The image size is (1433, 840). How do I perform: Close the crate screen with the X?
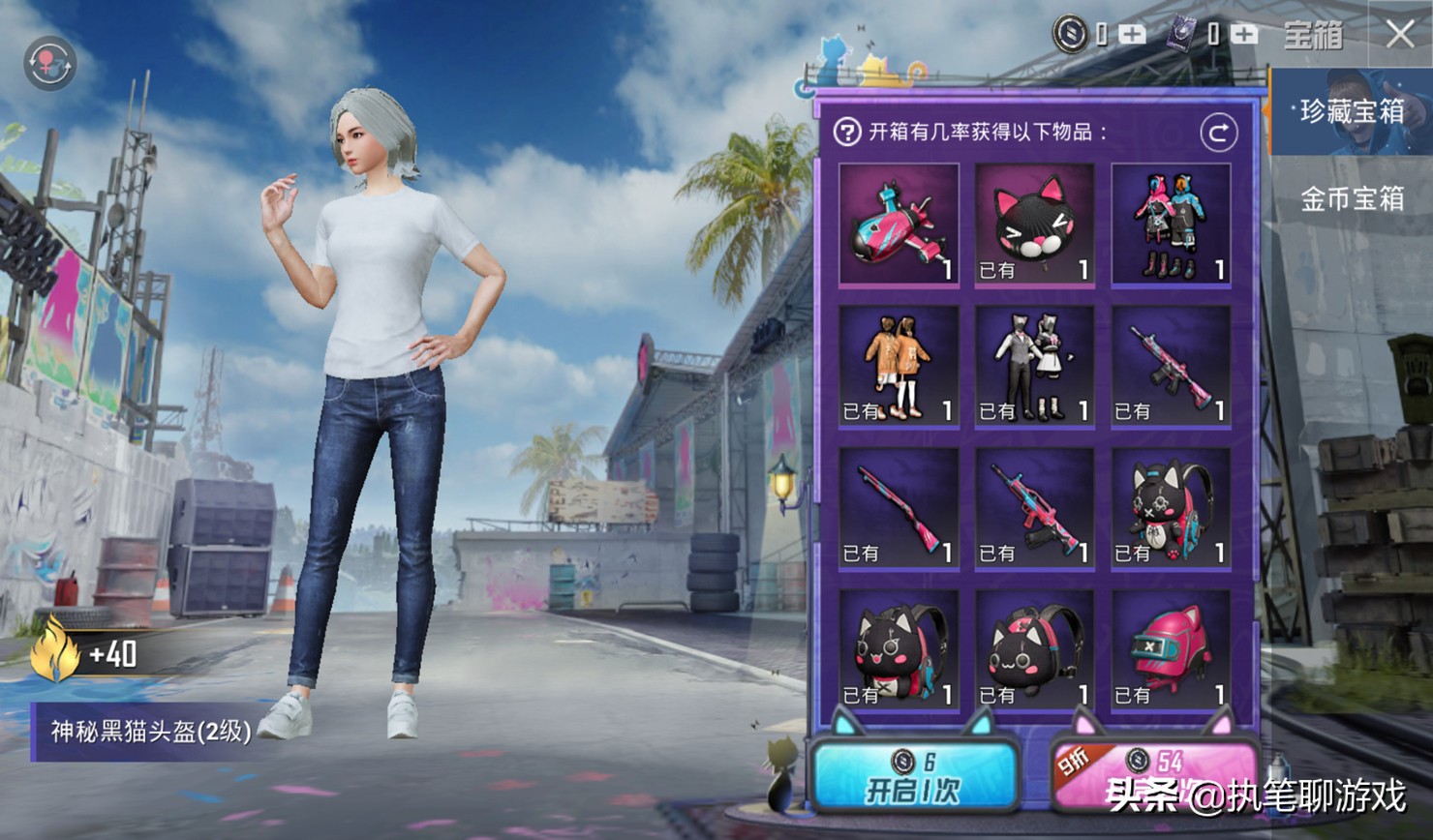pos(1399,35)
